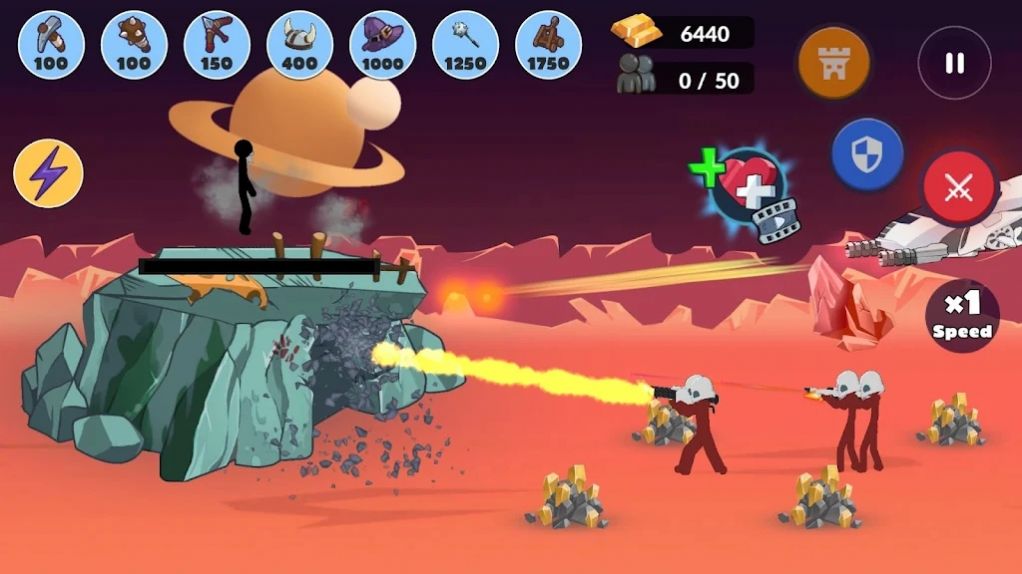Train the bow archer unit

(217, 45)
